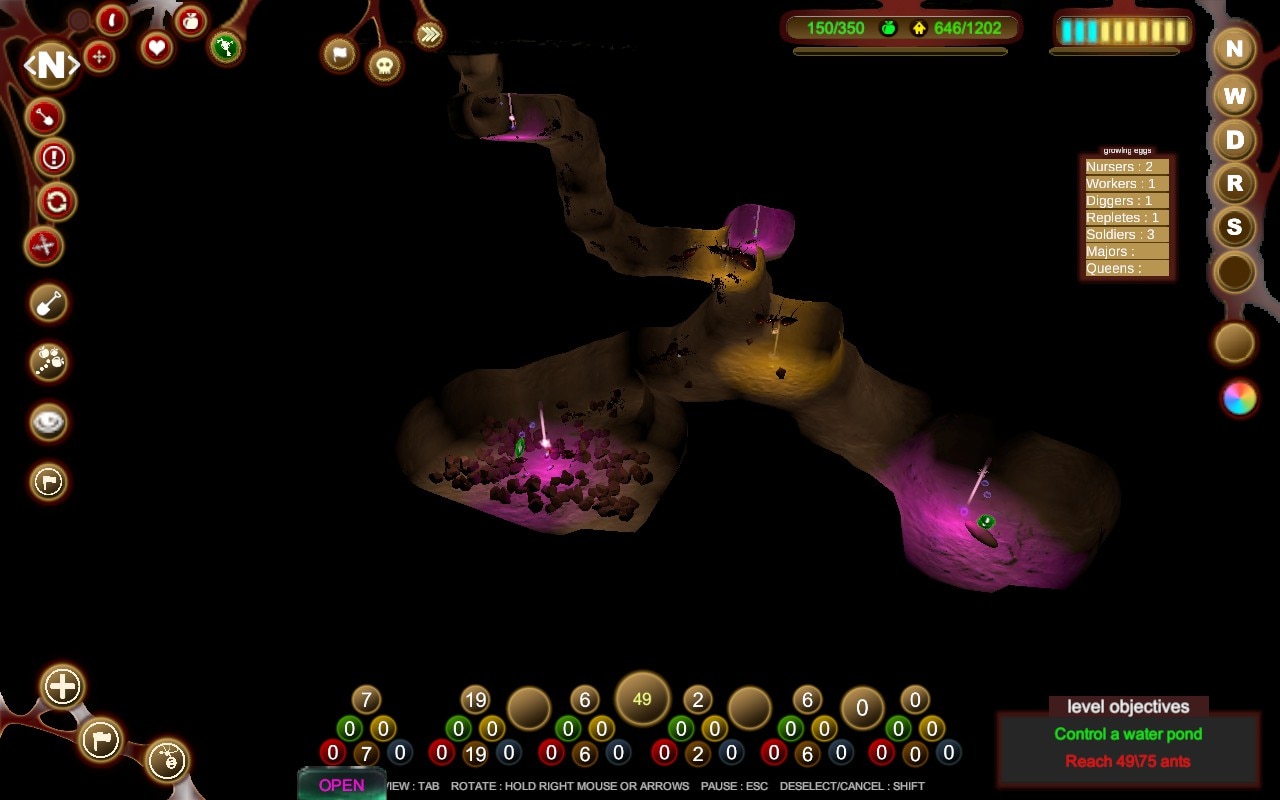Click the pink OPEN button
This screenshot has width=1280, height=800.
pos(341,785)
